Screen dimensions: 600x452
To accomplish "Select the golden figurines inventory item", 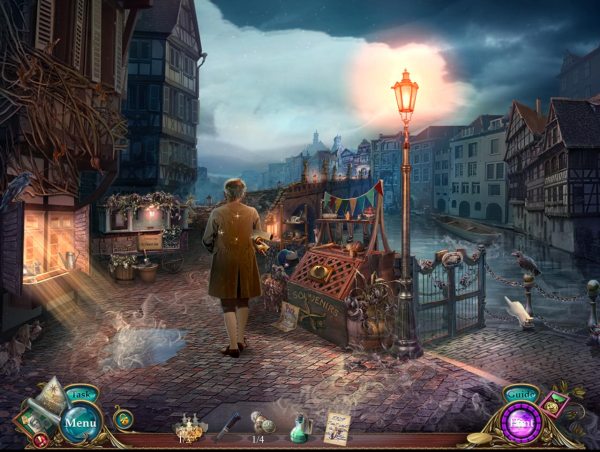I will point(188,425).
